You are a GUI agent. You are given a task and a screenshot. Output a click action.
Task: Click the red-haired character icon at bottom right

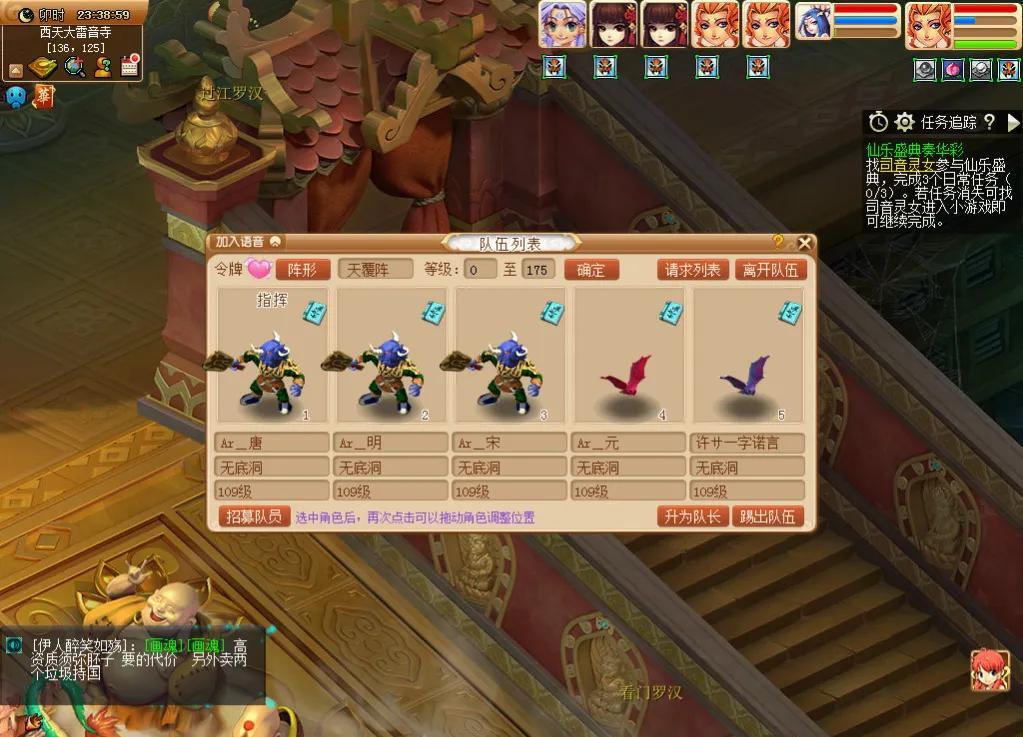tap(989, 669)
